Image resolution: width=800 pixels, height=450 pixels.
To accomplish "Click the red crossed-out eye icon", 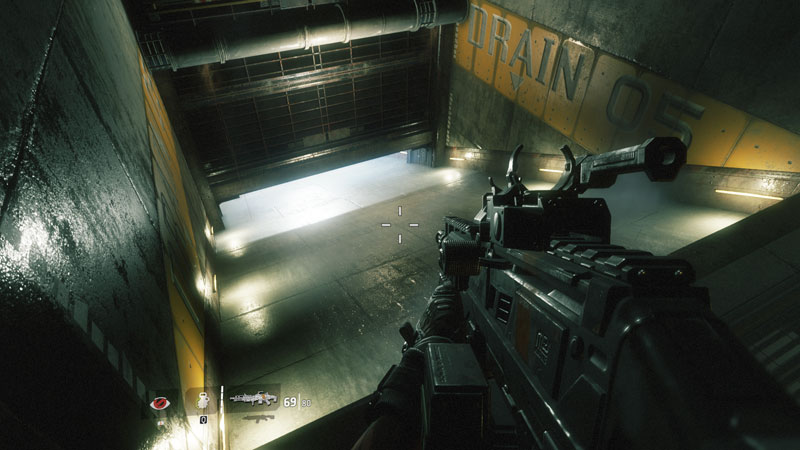I will tap(158, 403).
